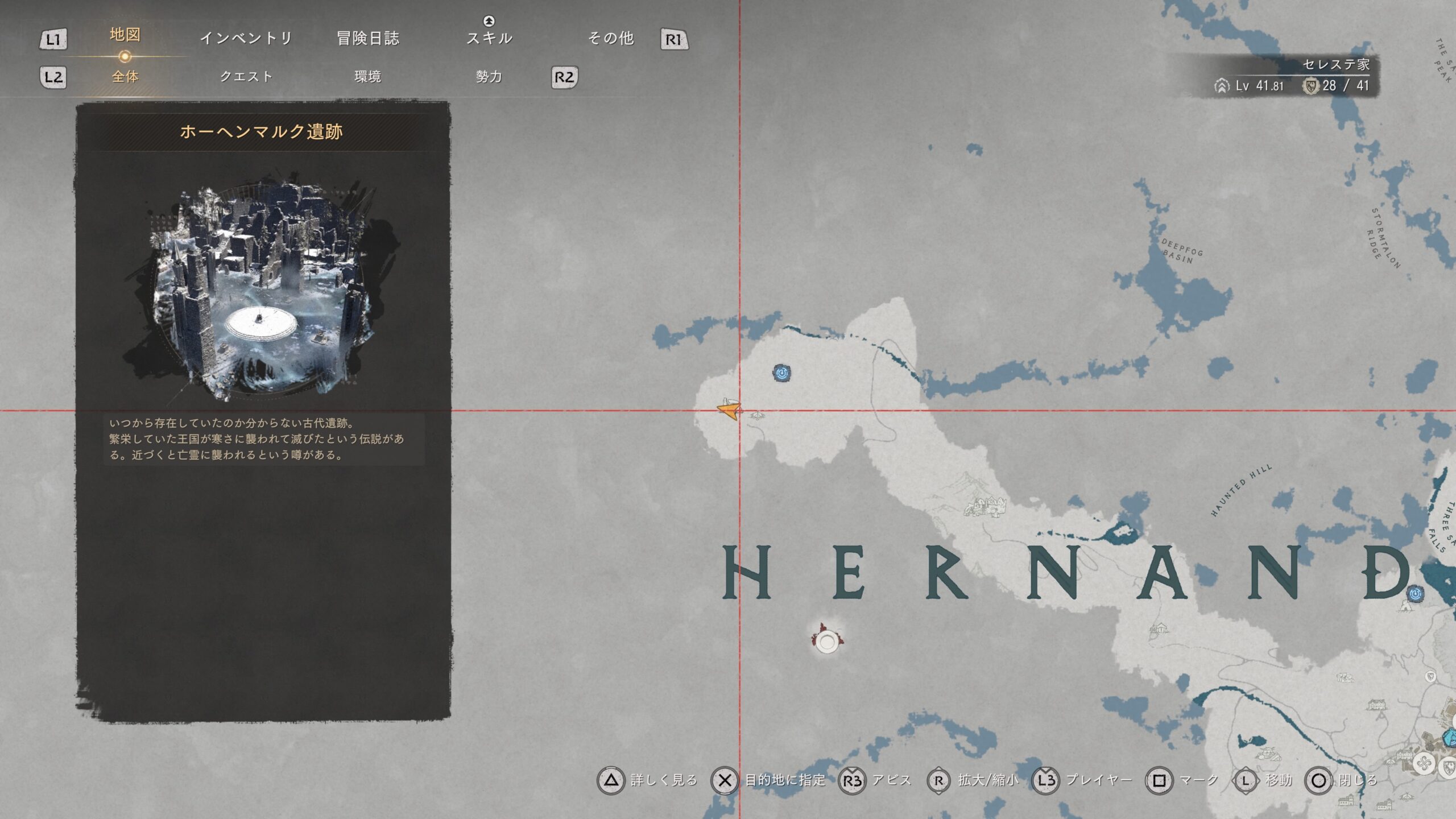This screenshot has width=1456, height=819.
Task: Open the 勢力 map filter
Action: 489,77
